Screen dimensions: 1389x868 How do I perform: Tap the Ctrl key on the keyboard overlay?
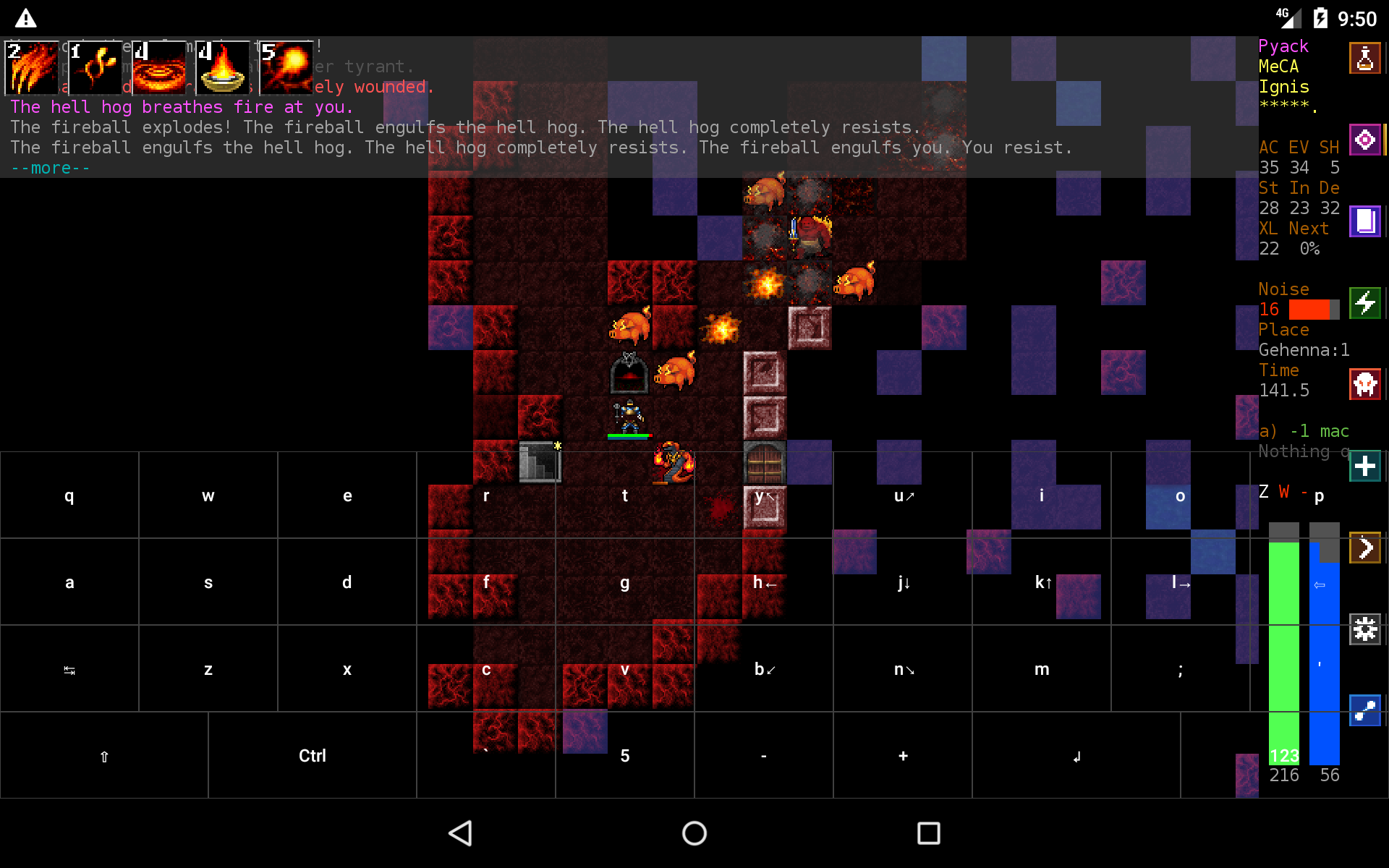click(x=313, y=756)
